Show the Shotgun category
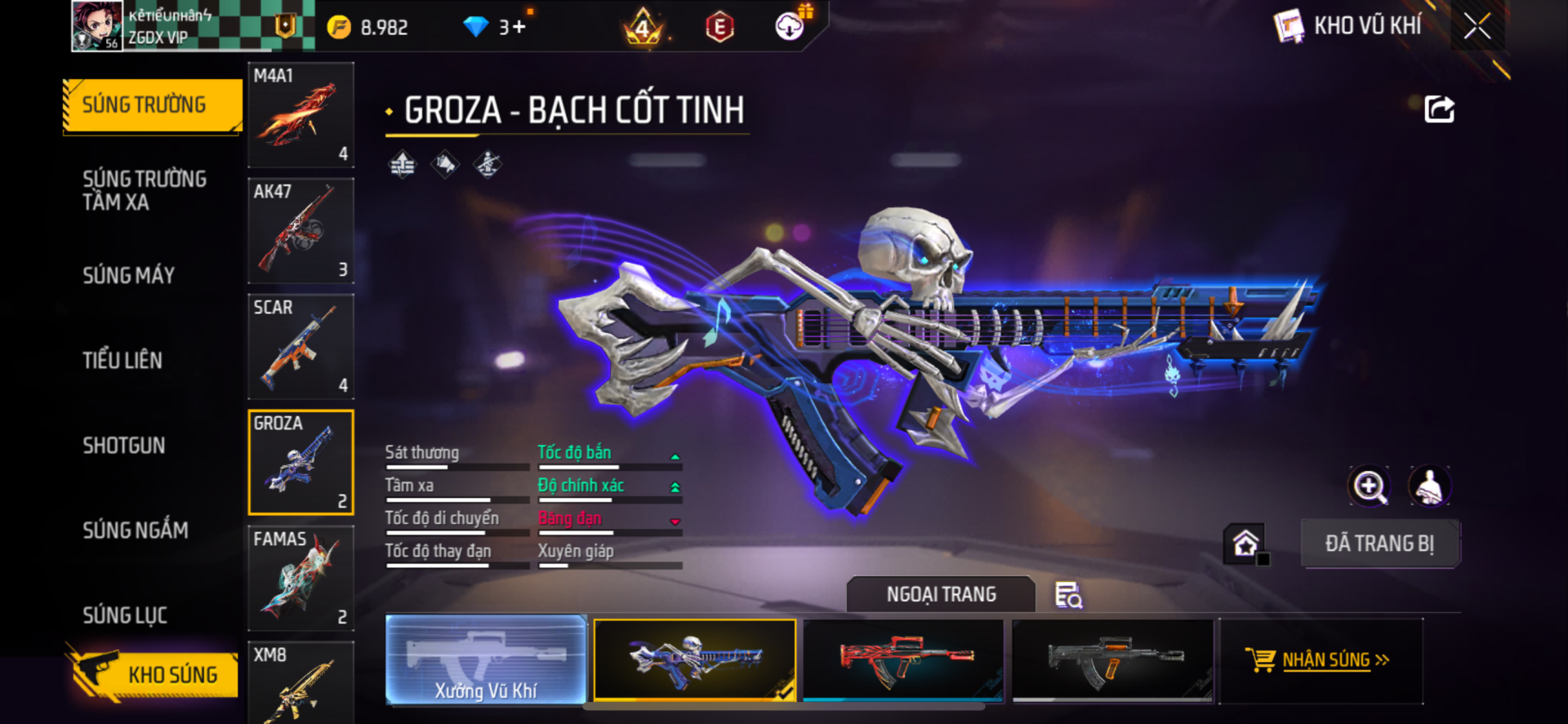Viewport: 1568px width, 724px height. tap(123, 445)
